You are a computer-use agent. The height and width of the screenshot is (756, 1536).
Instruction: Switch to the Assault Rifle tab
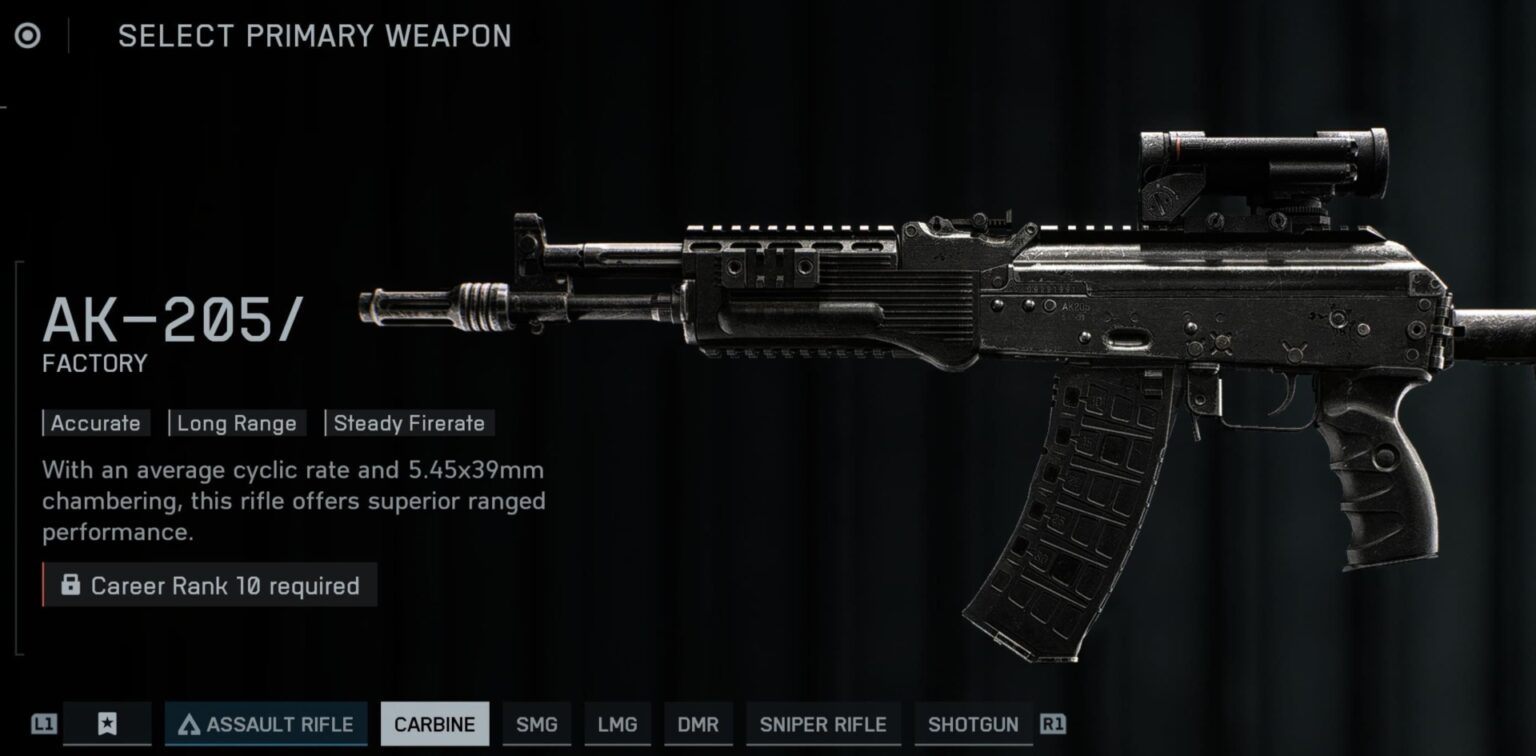pos(265,724)
